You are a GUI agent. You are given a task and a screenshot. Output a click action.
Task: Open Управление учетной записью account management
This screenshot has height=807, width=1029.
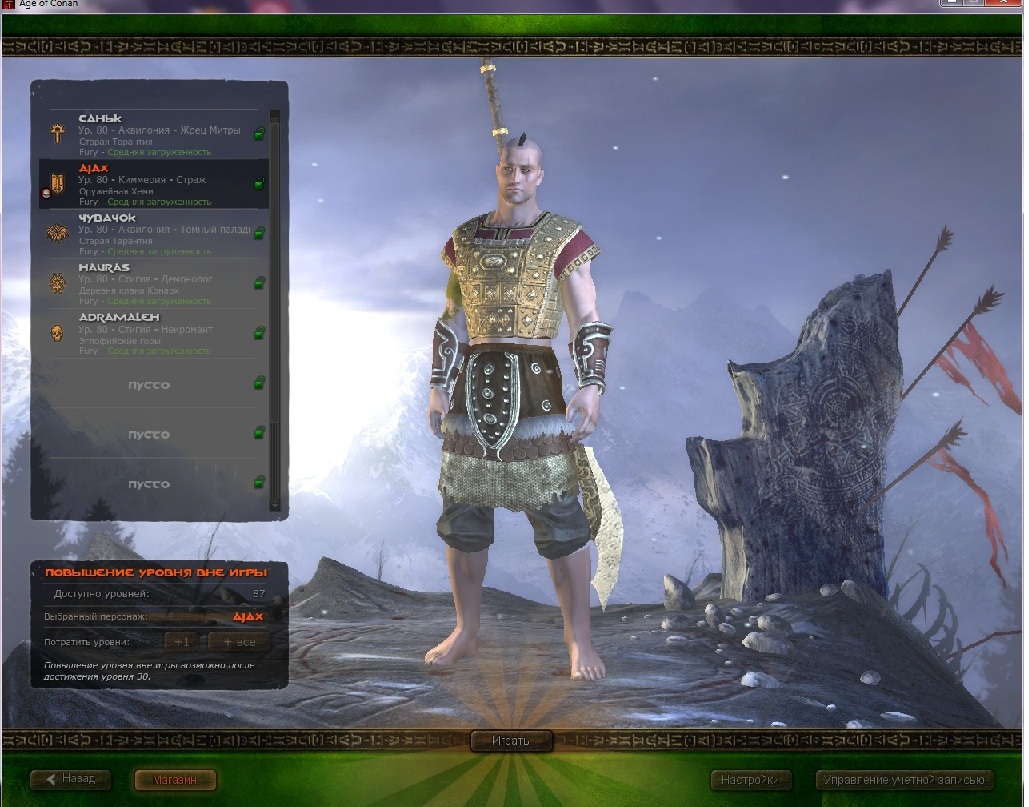click(904, 779)
